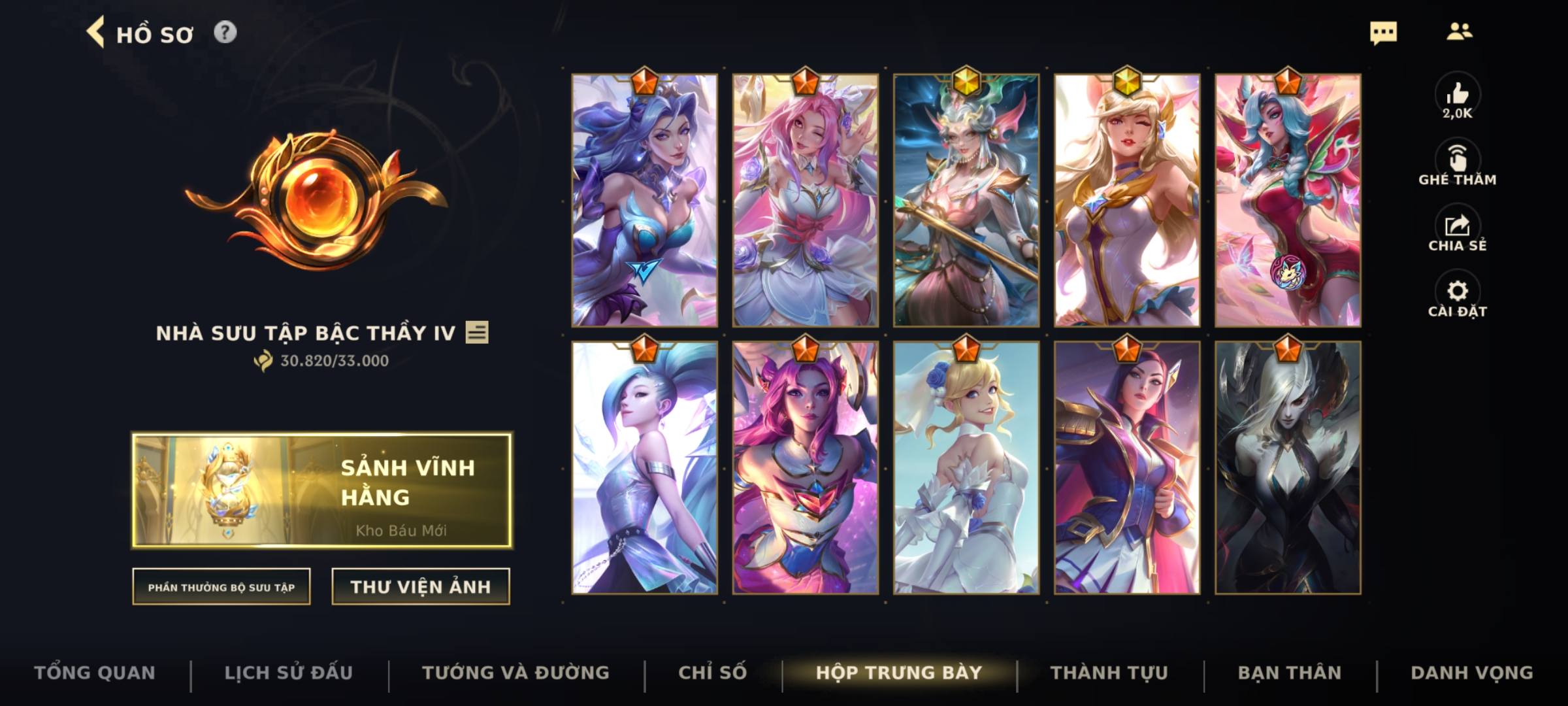Viewport: 1568px width, 706px height.
Task: Select the DANH VỌNG tab
Action: pyautogui.click(x=1460, y=672)
